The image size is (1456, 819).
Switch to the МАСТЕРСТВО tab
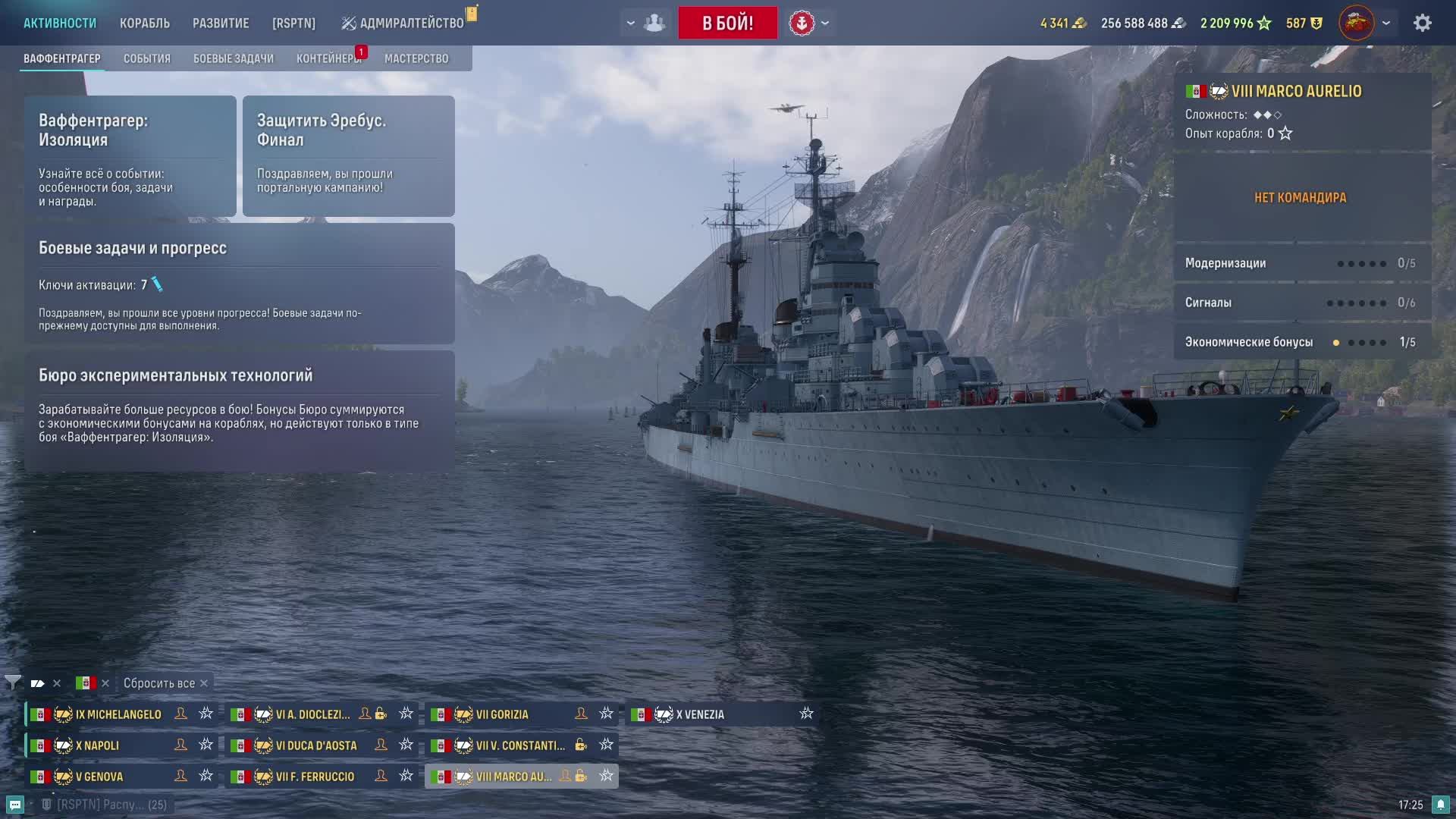tap(416, 58)
